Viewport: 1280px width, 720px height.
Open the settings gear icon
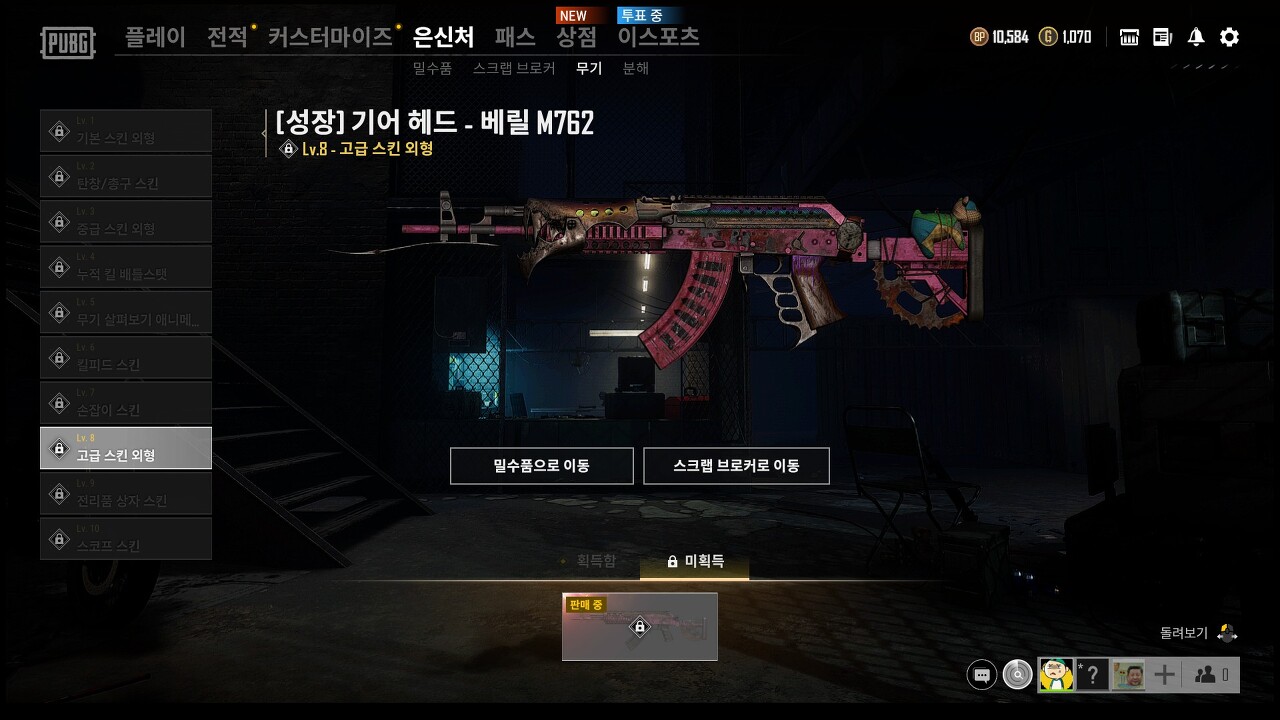pyautogui.click(x=1228, y=36)
